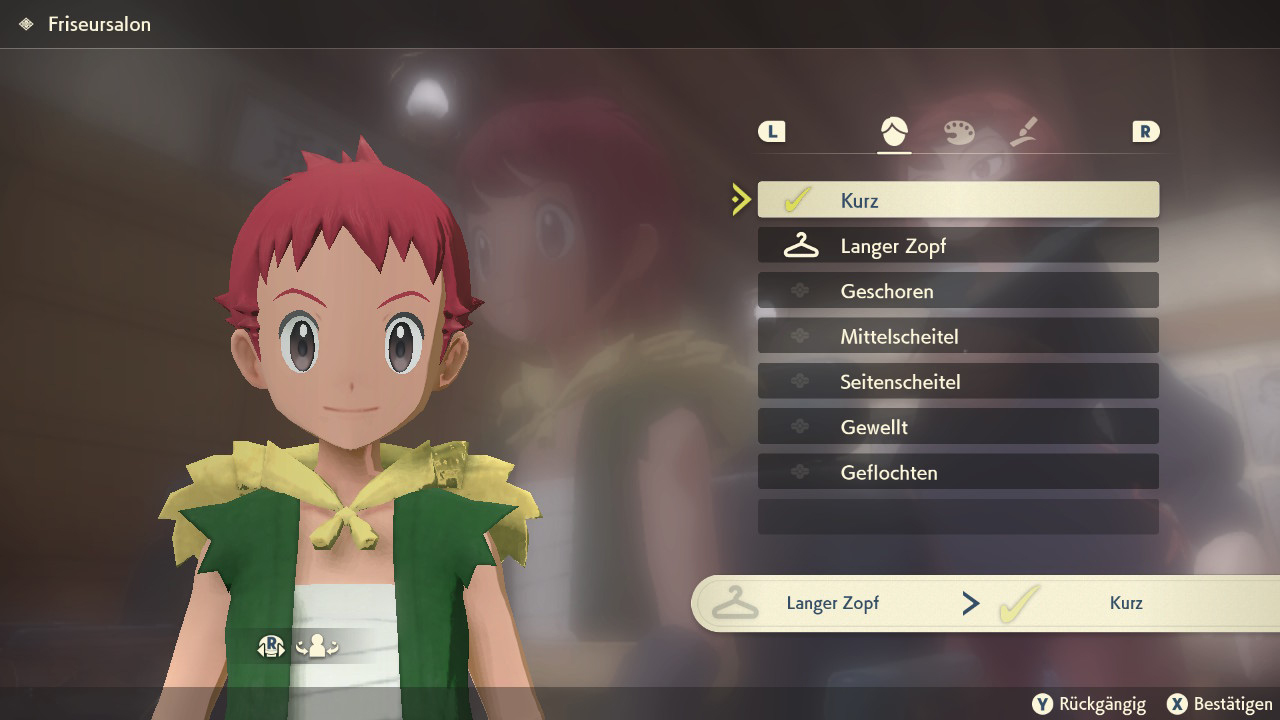Pick the Gewellt hairstyle option
This screenshot has height=720, width=1280.
coord(958,427)
